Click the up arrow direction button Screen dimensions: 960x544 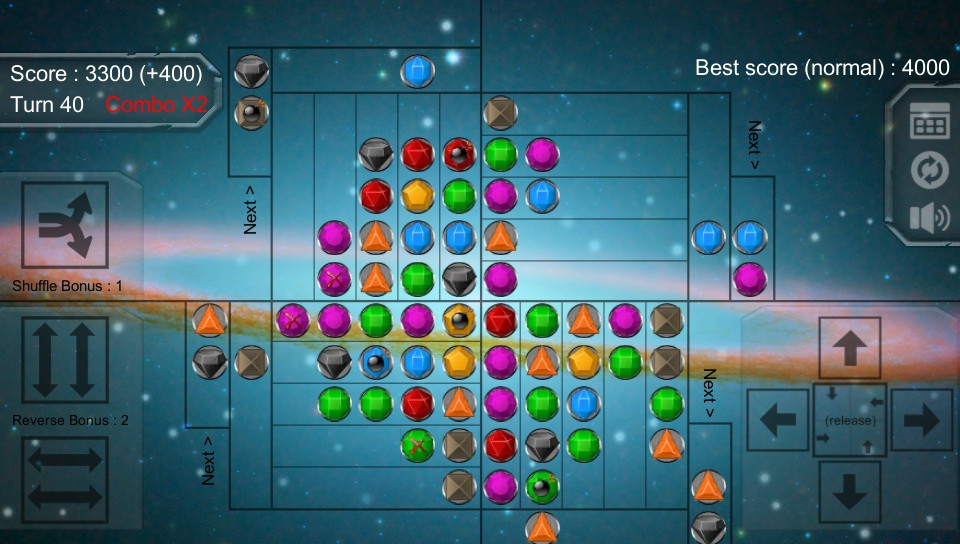pyautogui.click(x=850, y=348)
